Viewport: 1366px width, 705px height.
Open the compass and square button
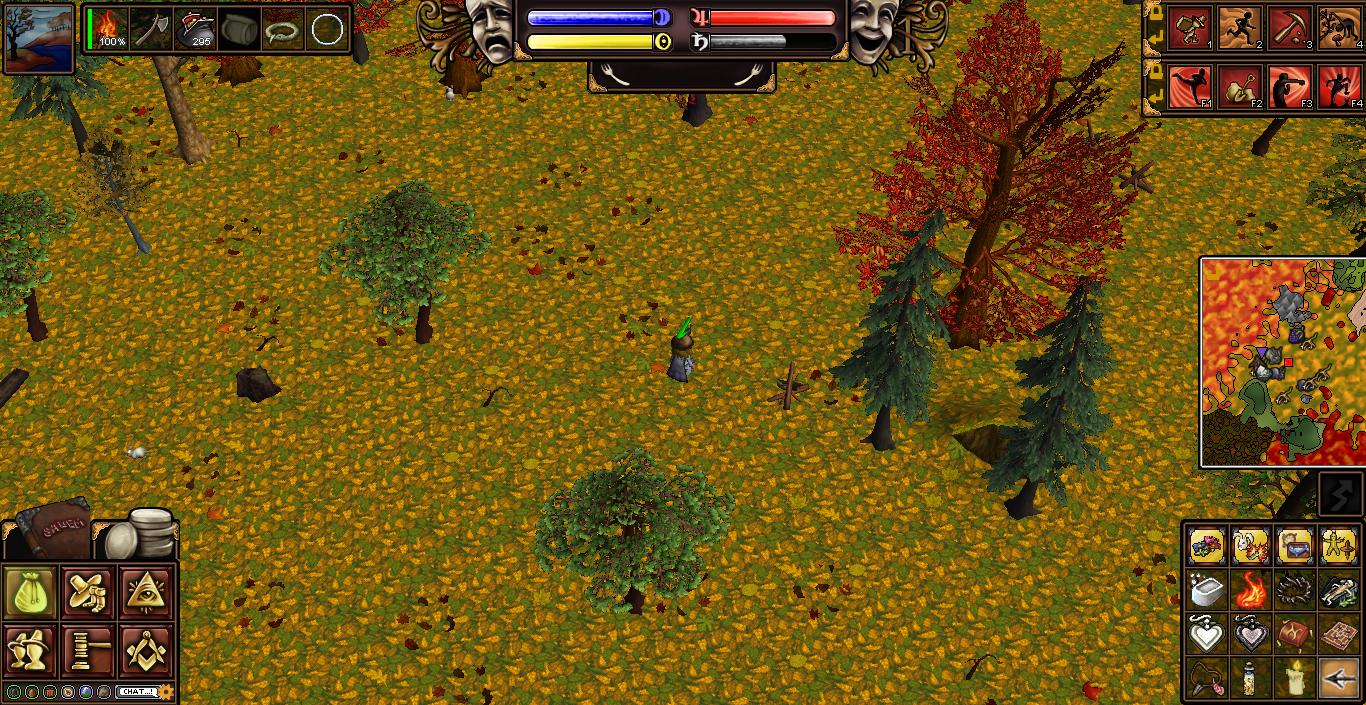147,650
